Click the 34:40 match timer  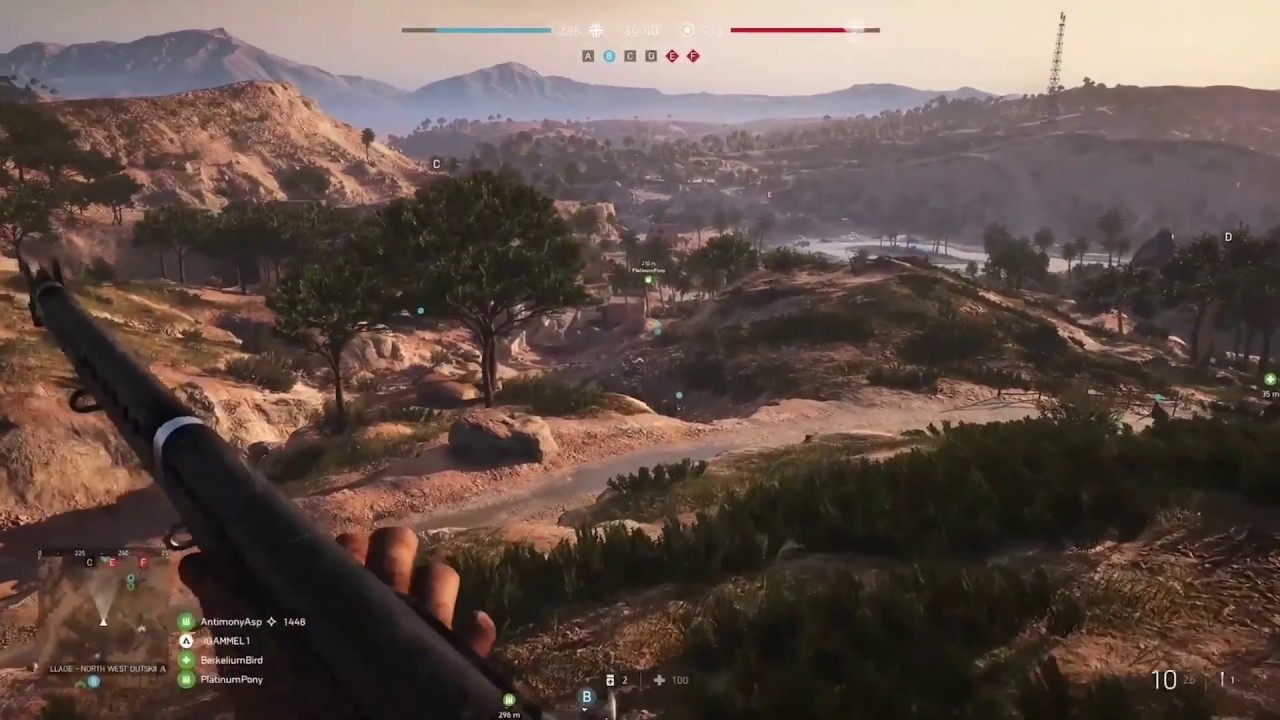[x=640, y=30]
